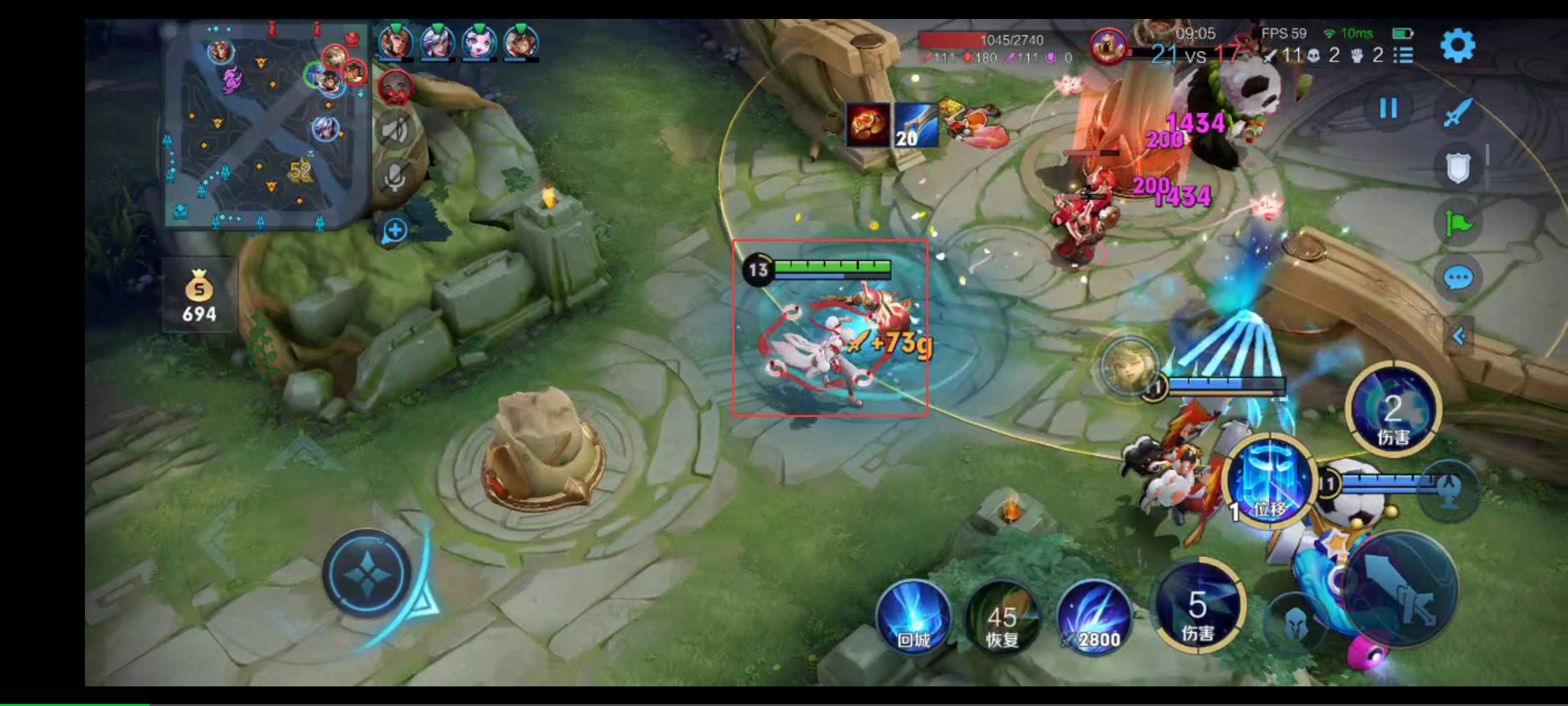Buy the recommended red armor item

tap(868, 124)
